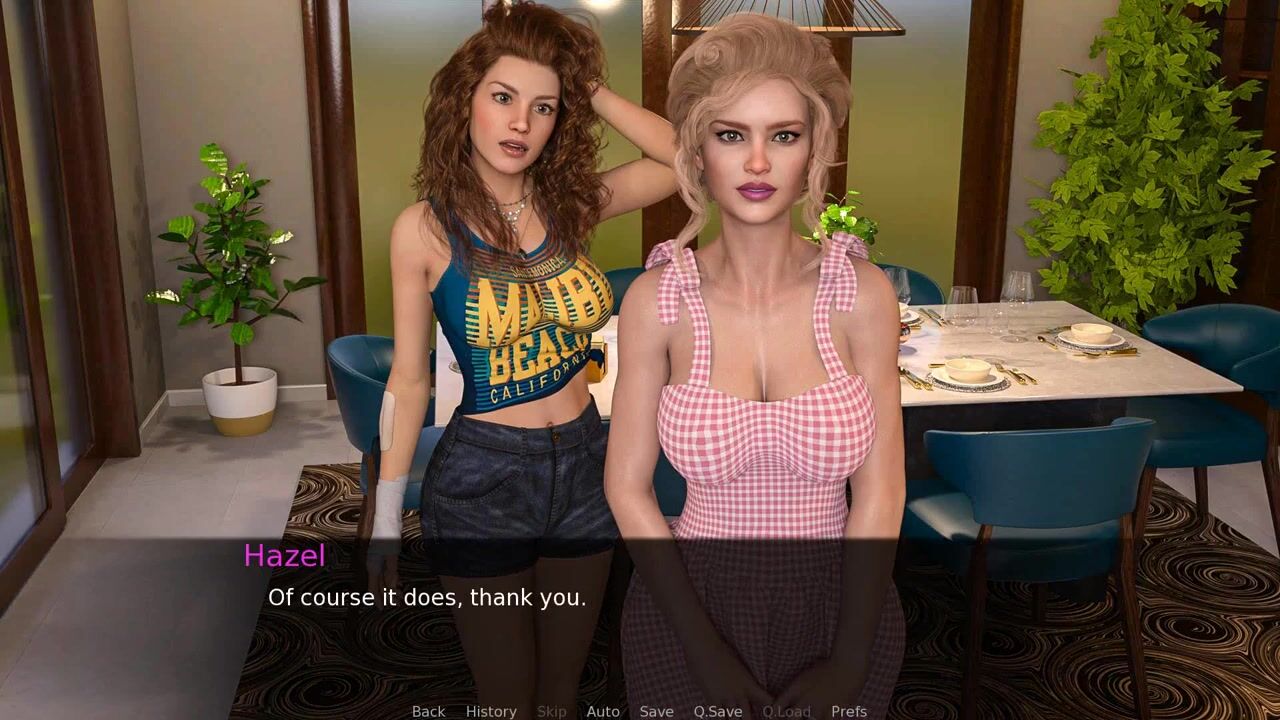The height and width of the screenshot is (720, 1280).
Task: Quick save with Q.Save
Action: click(x=718, y=711)
